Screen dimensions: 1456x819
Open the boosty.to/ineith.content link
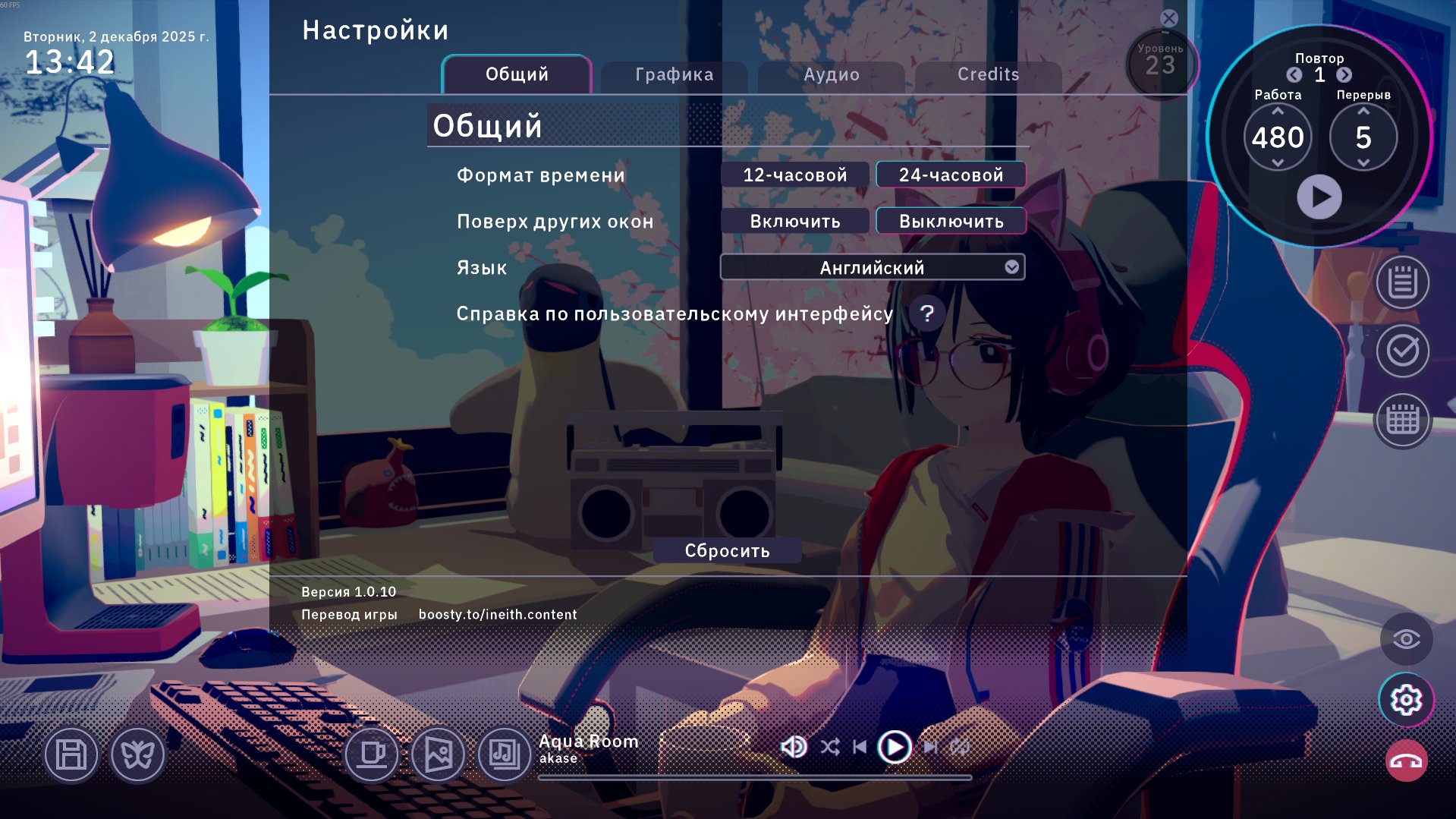[x=498, y=614]
